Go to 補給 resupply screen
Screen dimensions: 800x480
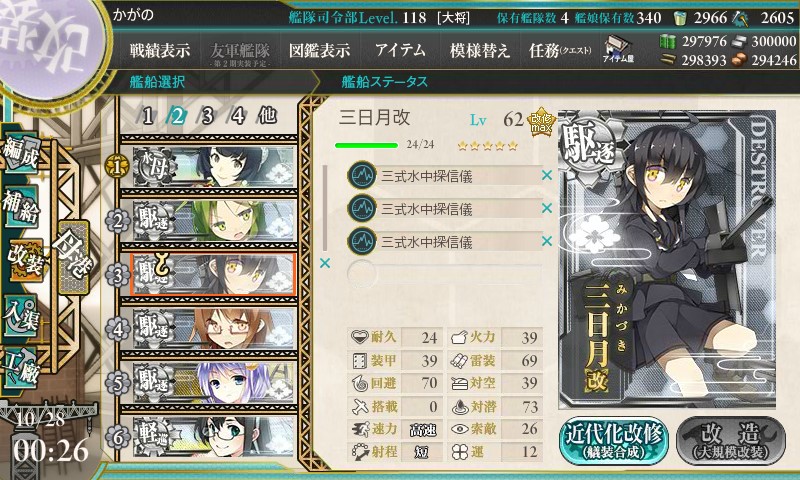point(22,205)
